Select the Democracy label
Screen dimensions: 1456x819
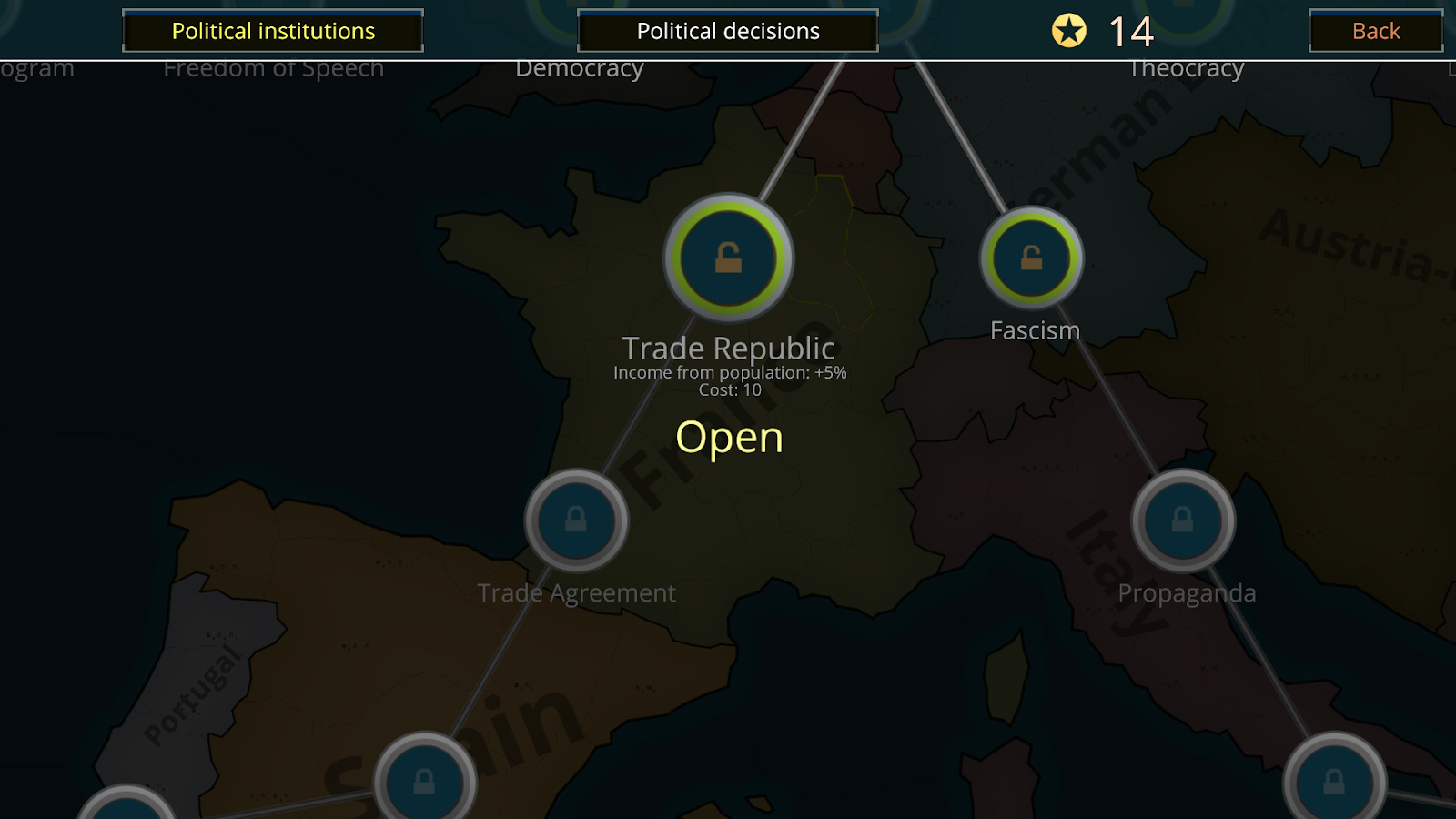[581, 67]
